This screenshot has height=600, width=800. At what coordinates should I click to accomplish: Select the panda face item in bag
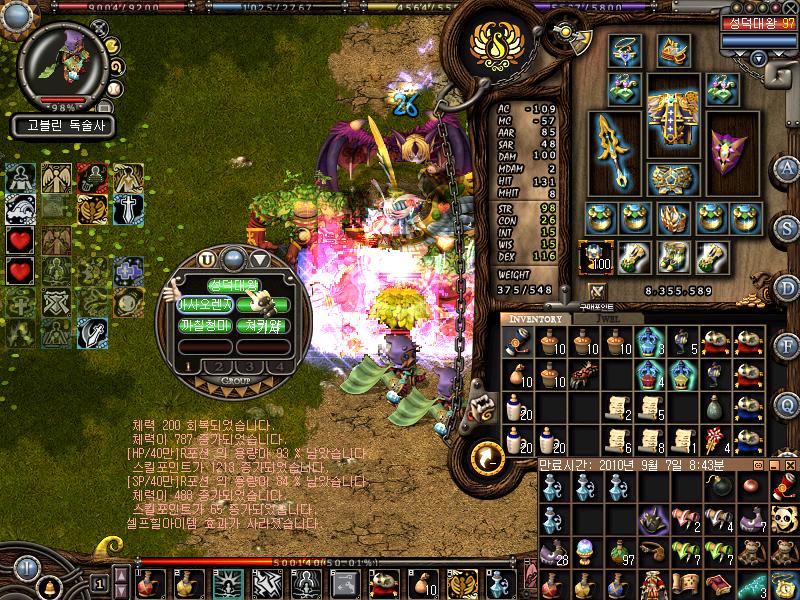click(x=785, y=519)
